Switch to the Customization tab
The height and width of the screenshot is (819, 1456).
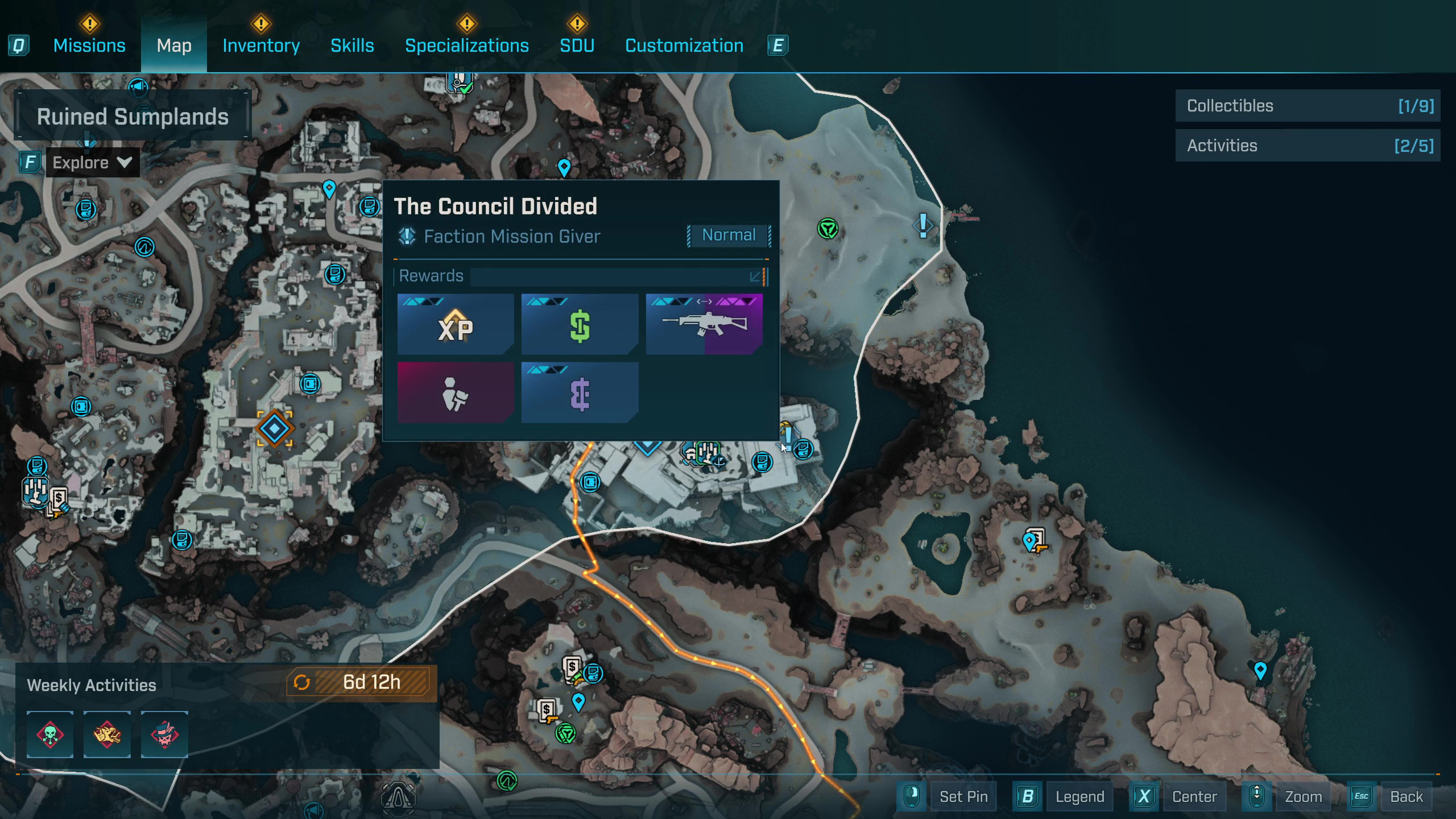pyautogui.click(x=684, y=45)
